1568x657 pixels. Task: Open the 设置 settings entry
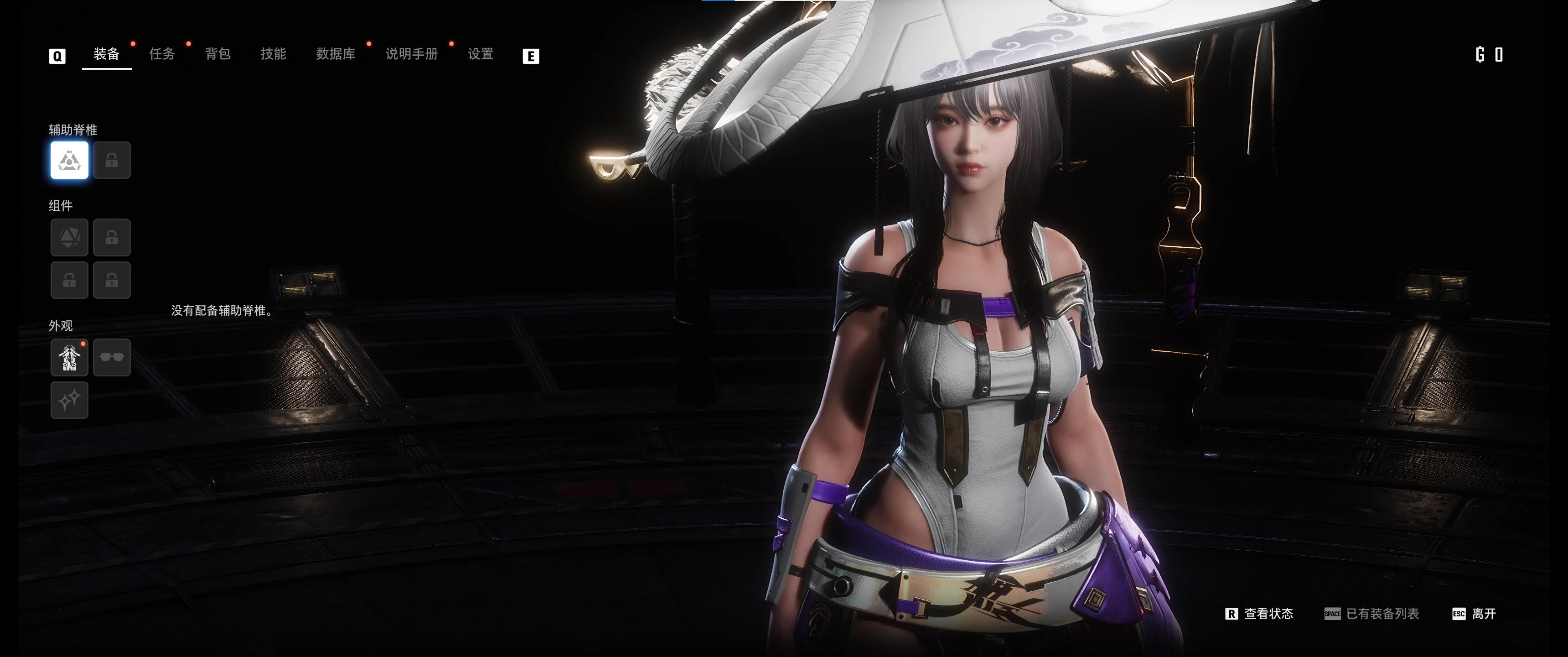pyautogui.click(x=480, y=54)
